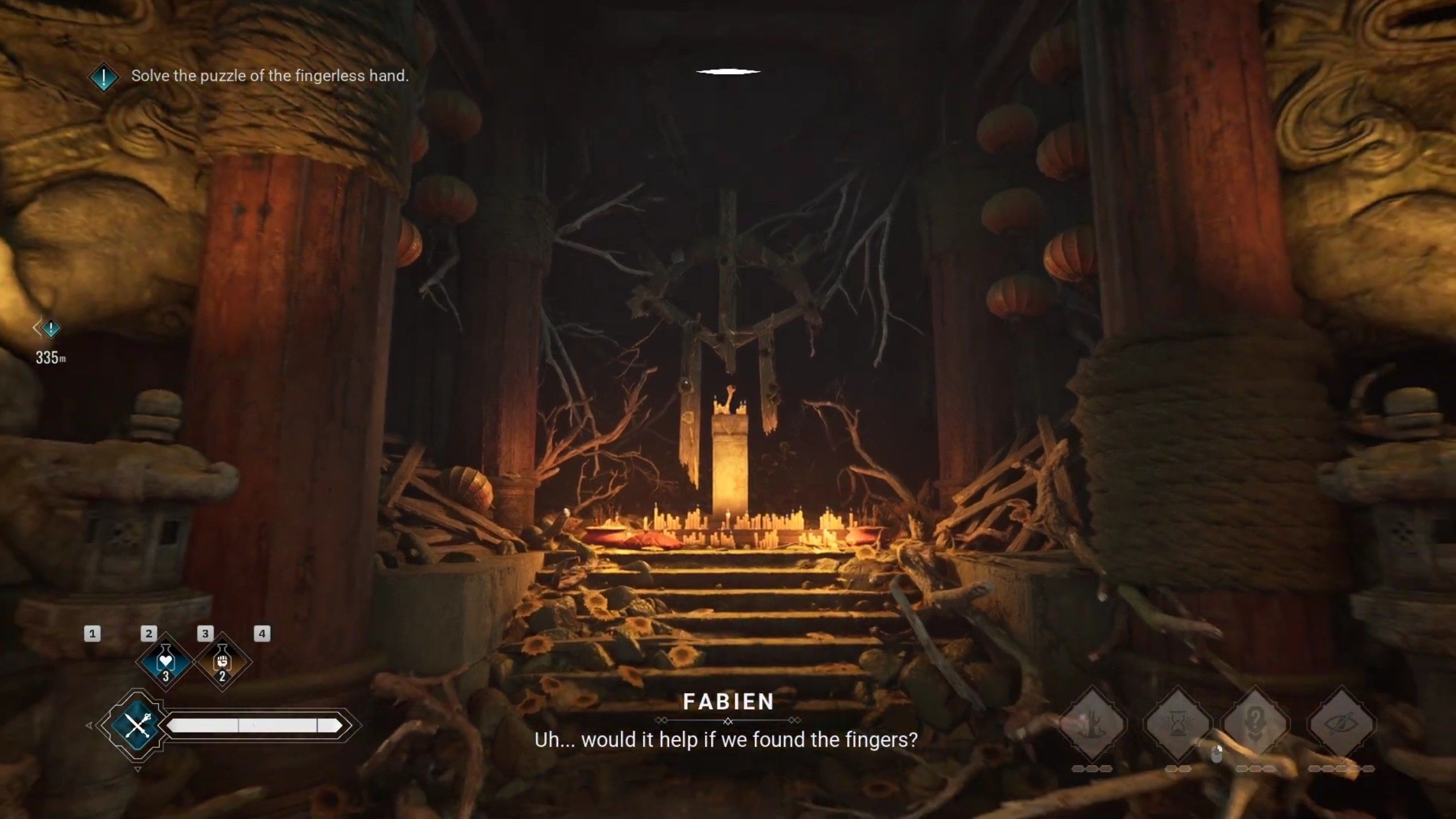Click the question mark hint ability icon

1256,721
